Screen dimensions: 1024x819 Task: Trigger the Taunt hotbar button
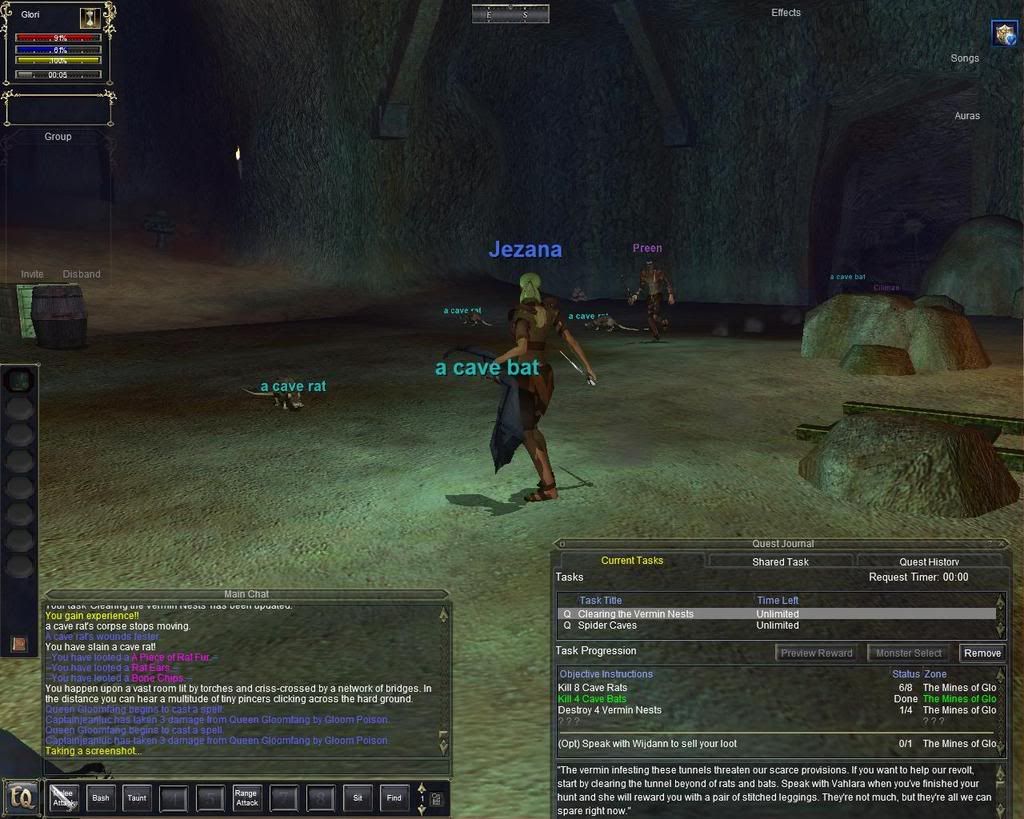pyautogui.click(x=137, y=798)
